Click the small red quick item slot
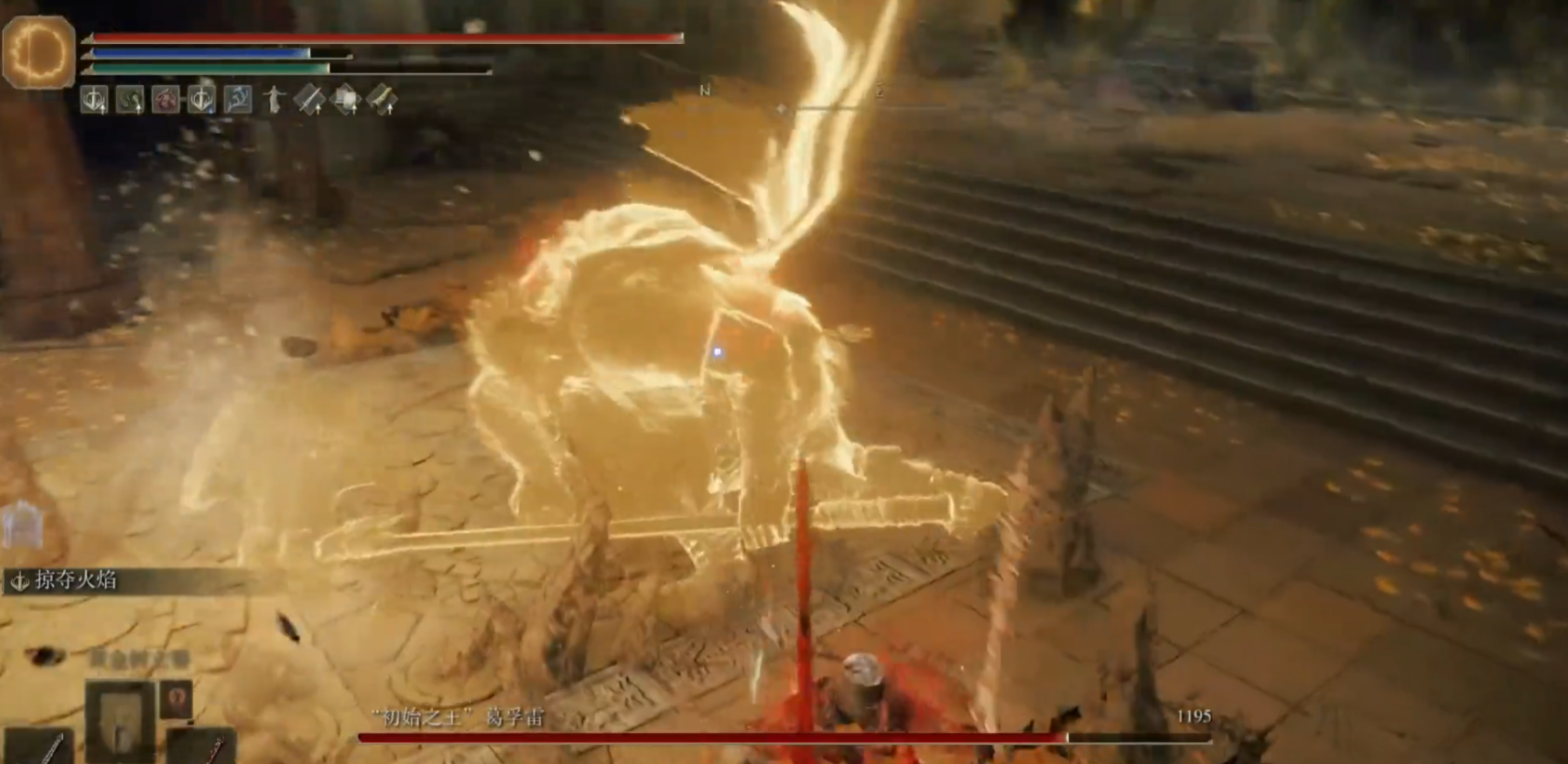 pyautogui.click(x=178, y=697)
